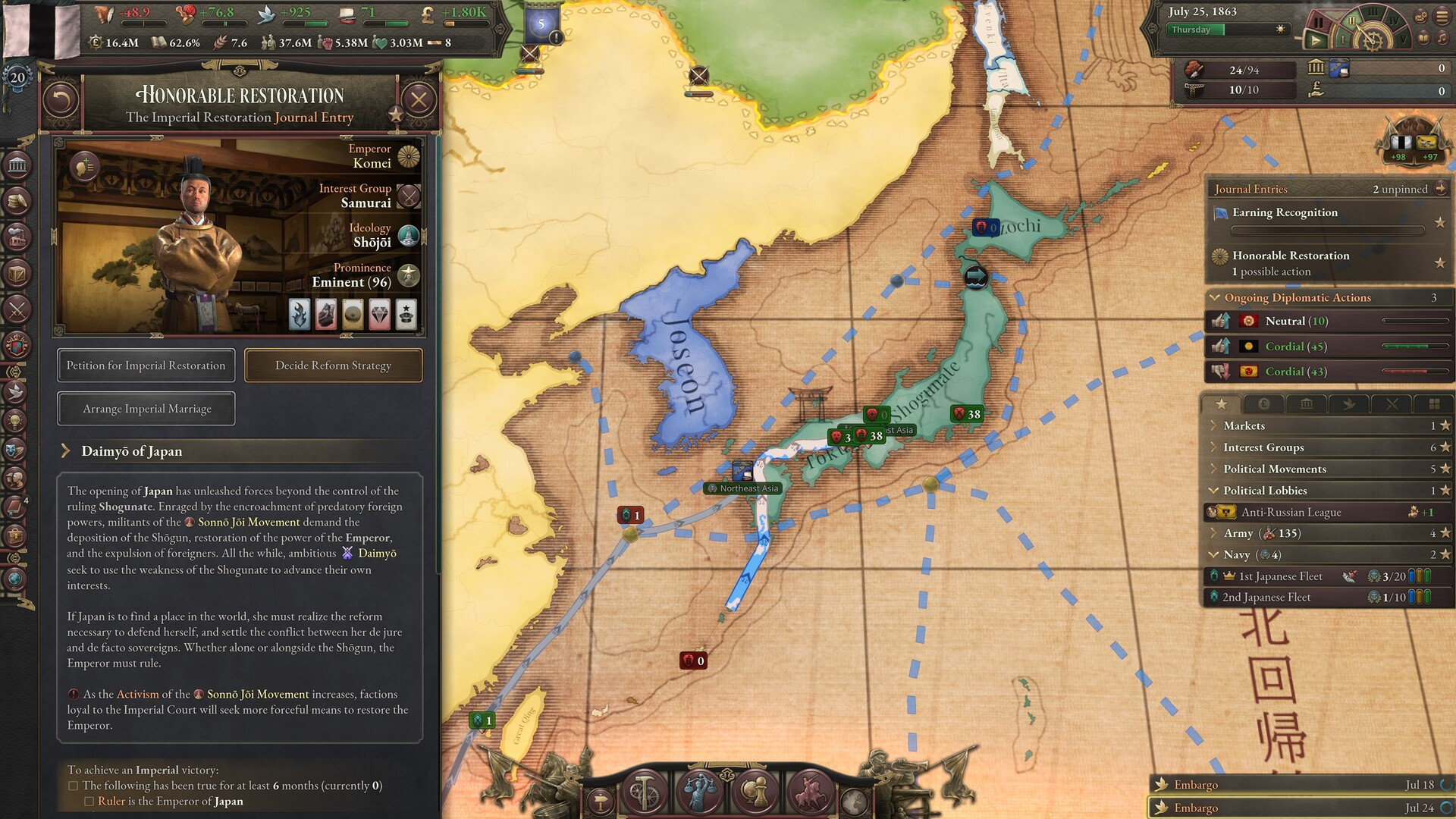The width and height of the screenshot is (1456, 819).
Task: Open the Cordial (45) diplomatic action
Action: click(1295, 347)
